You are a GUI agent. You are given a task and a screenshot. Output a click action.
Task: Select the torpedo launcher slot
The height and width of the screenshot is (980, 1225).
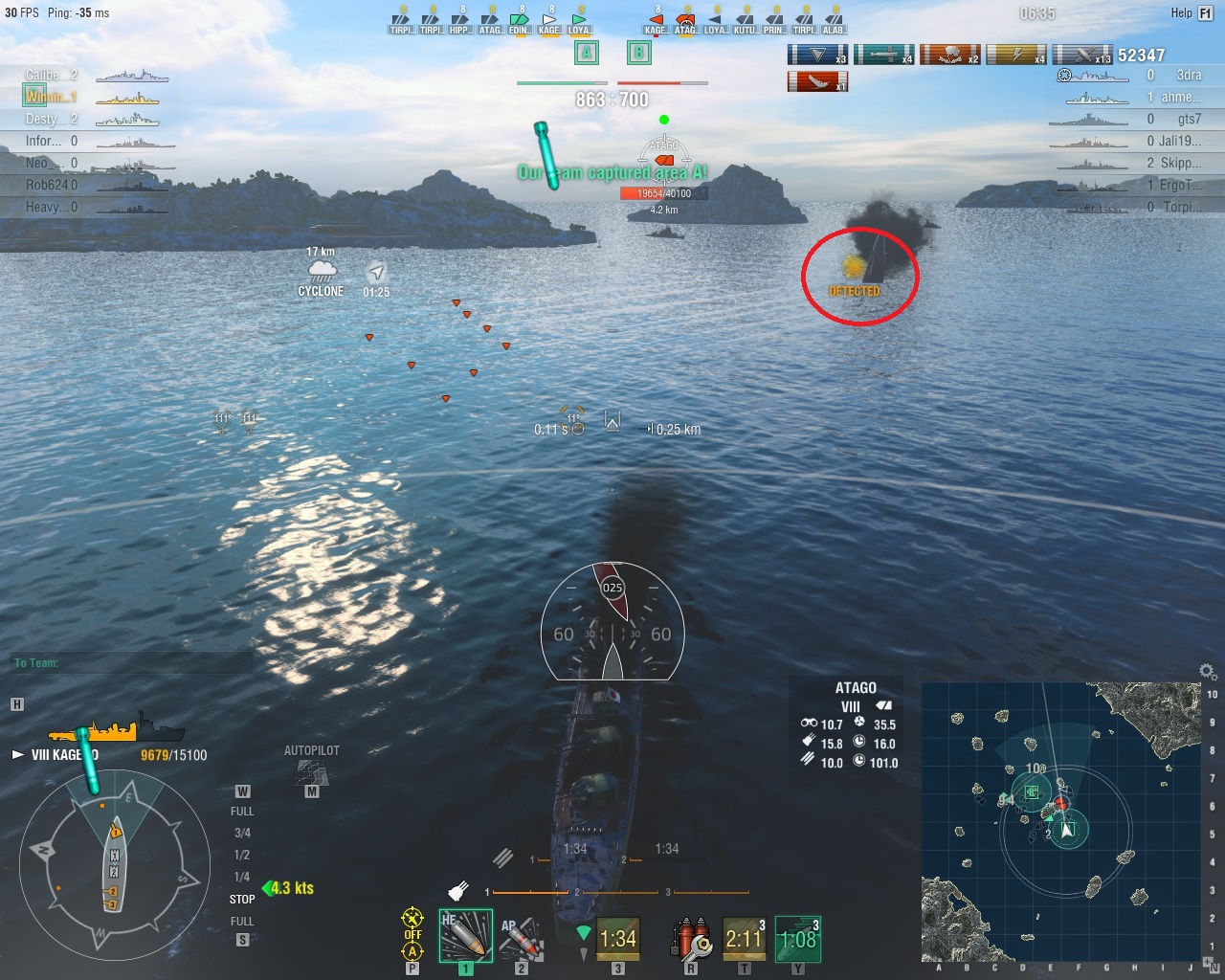pyautogui.click(x=617, y=939)
